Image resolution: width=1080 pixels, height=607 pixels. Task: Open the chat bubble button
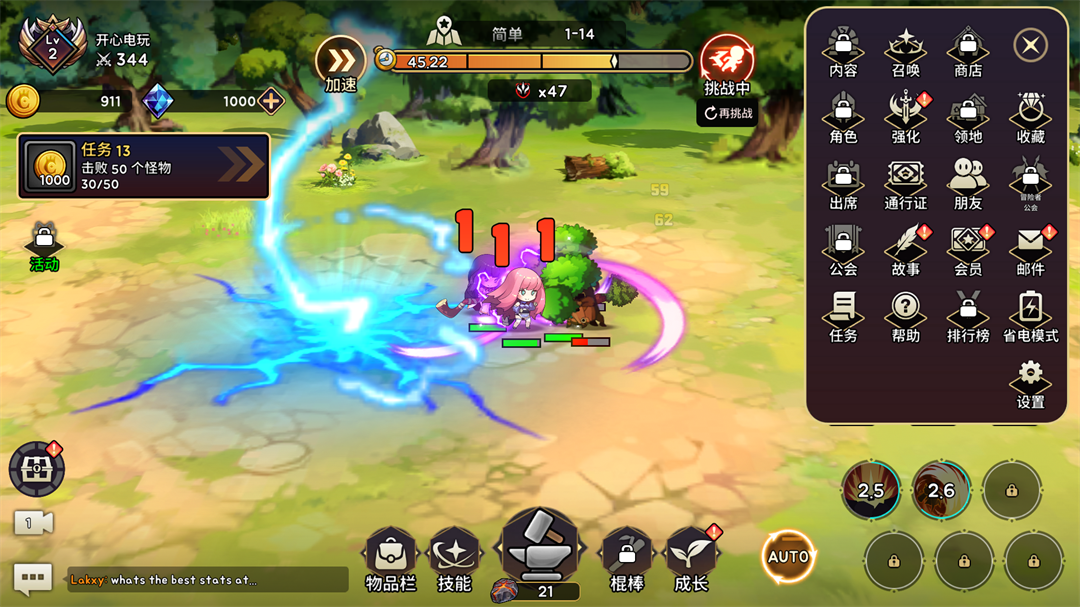(32, 578)
